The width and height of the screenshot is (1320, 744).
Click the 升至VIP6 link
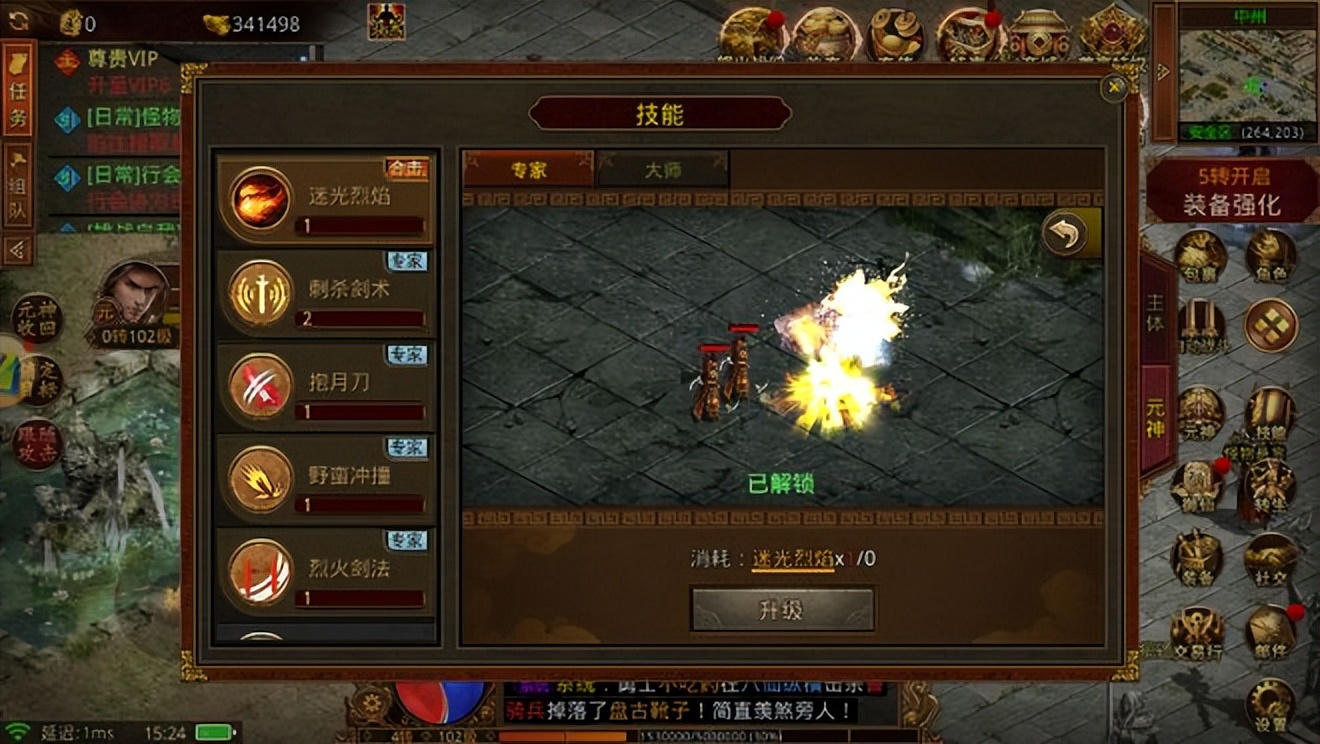[126, 84]
